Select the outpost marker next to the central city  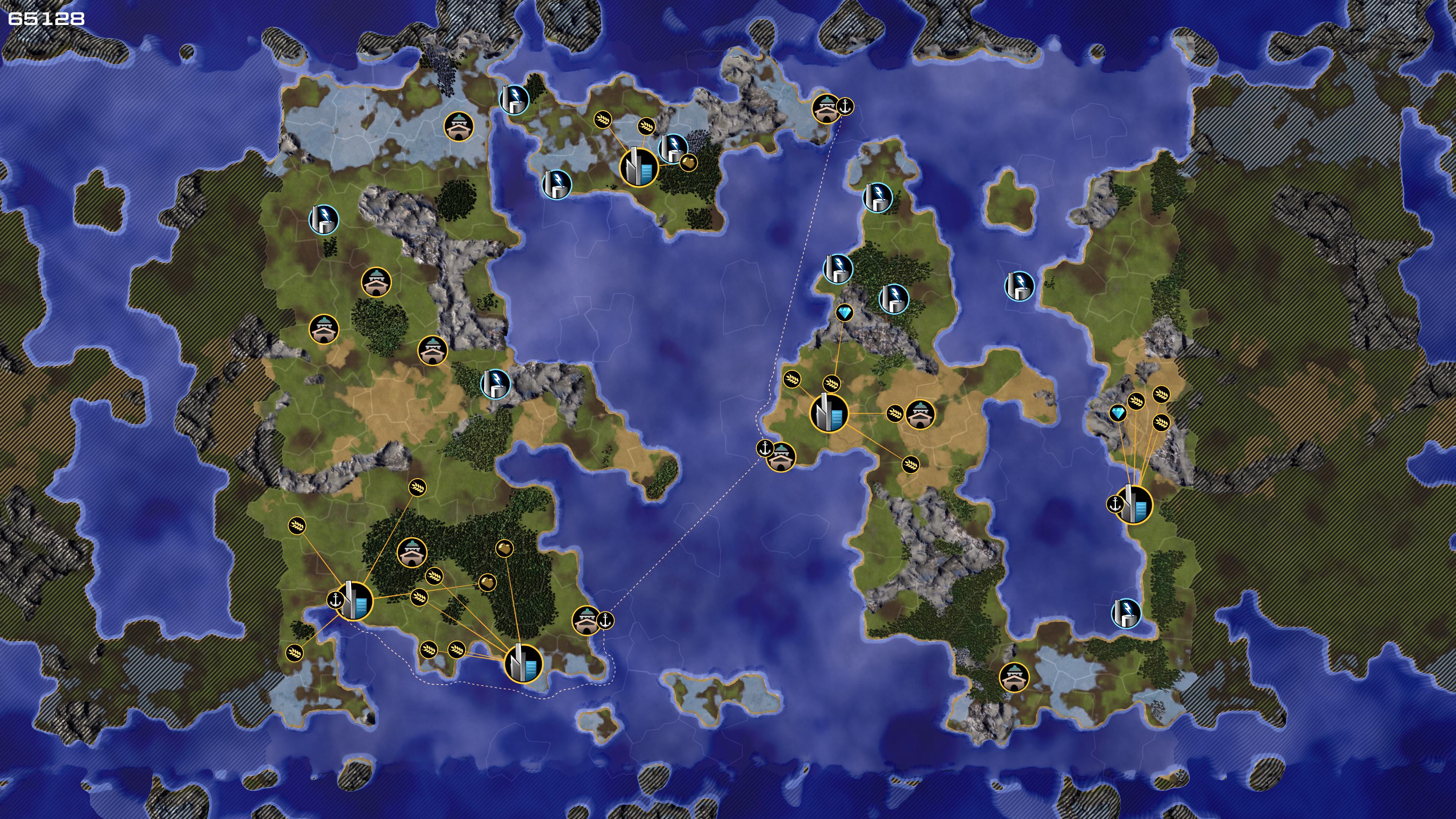920,414
